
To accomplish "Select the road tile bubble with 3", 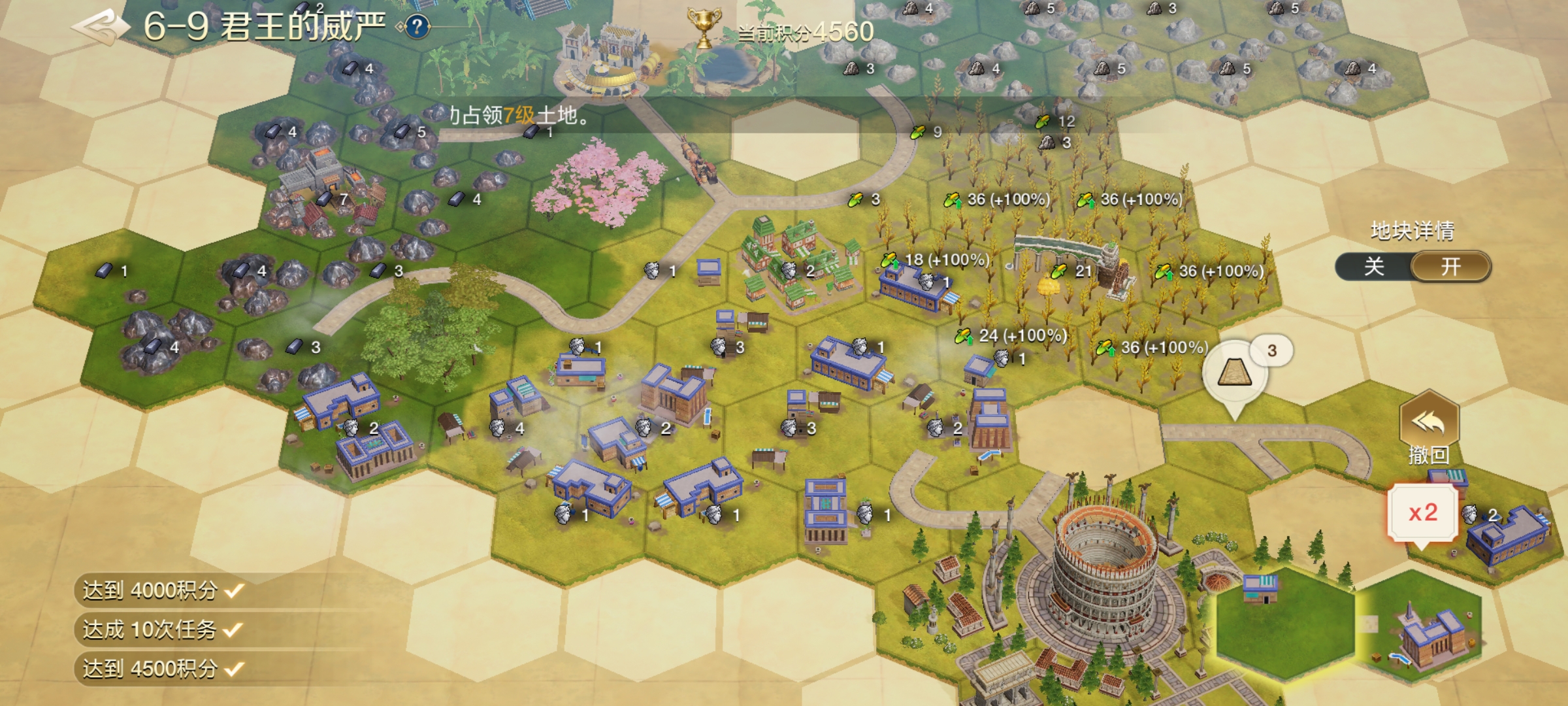I will (x=1235, y=375).
